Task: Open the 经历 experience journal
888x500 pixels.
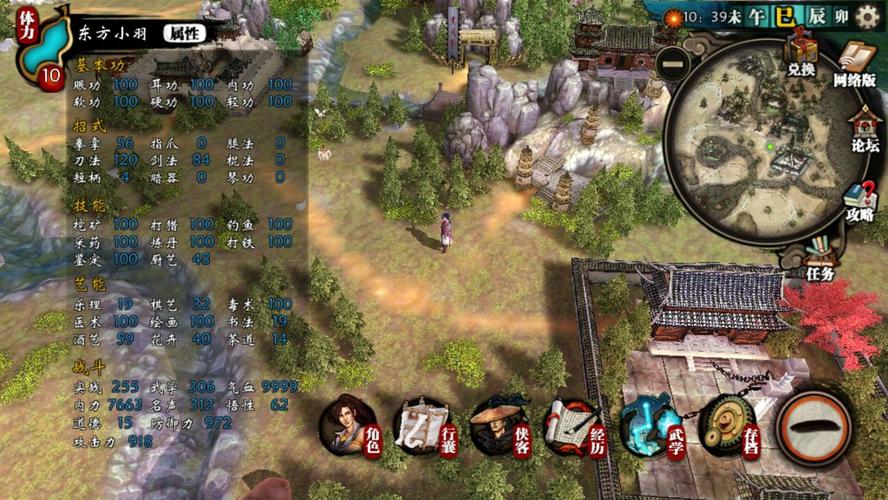Action: pos(574,425)
